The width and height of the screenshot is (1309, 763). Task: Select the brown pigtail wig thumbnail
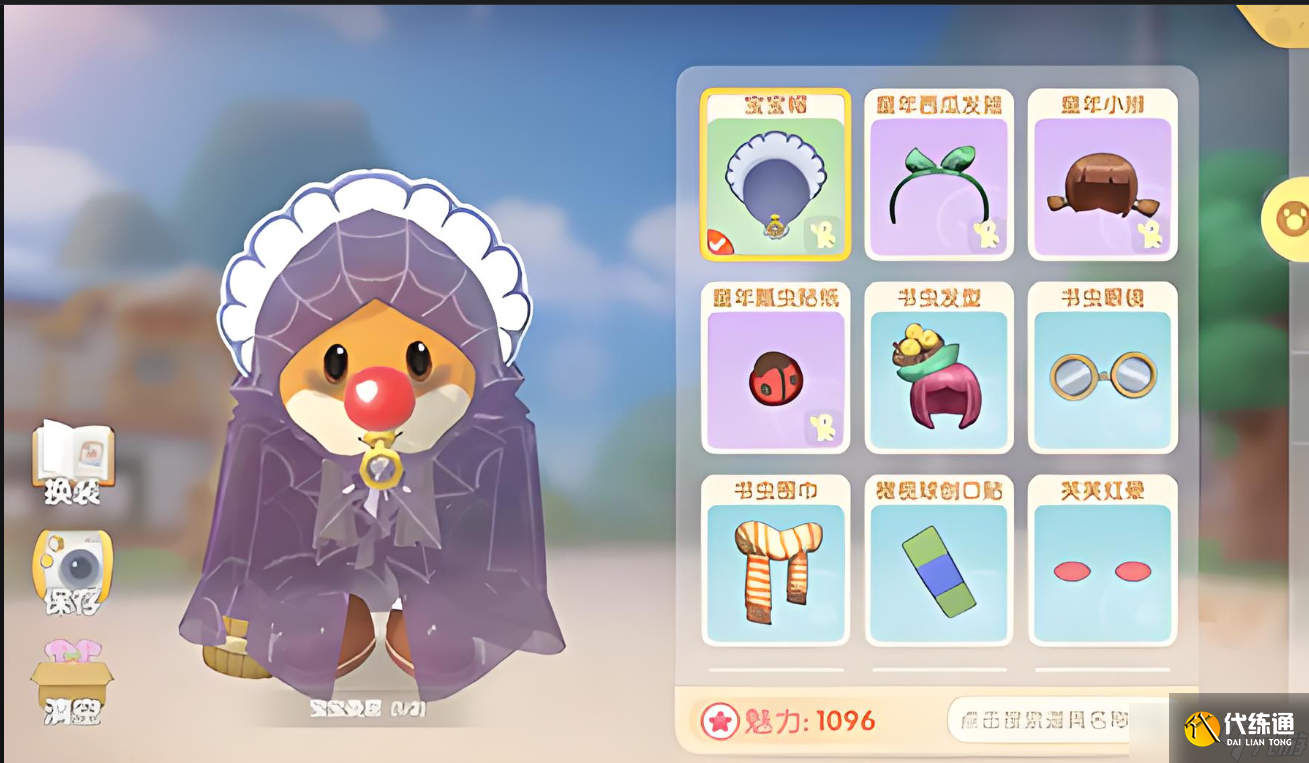pyautogui.click(x=1102, y=178)
